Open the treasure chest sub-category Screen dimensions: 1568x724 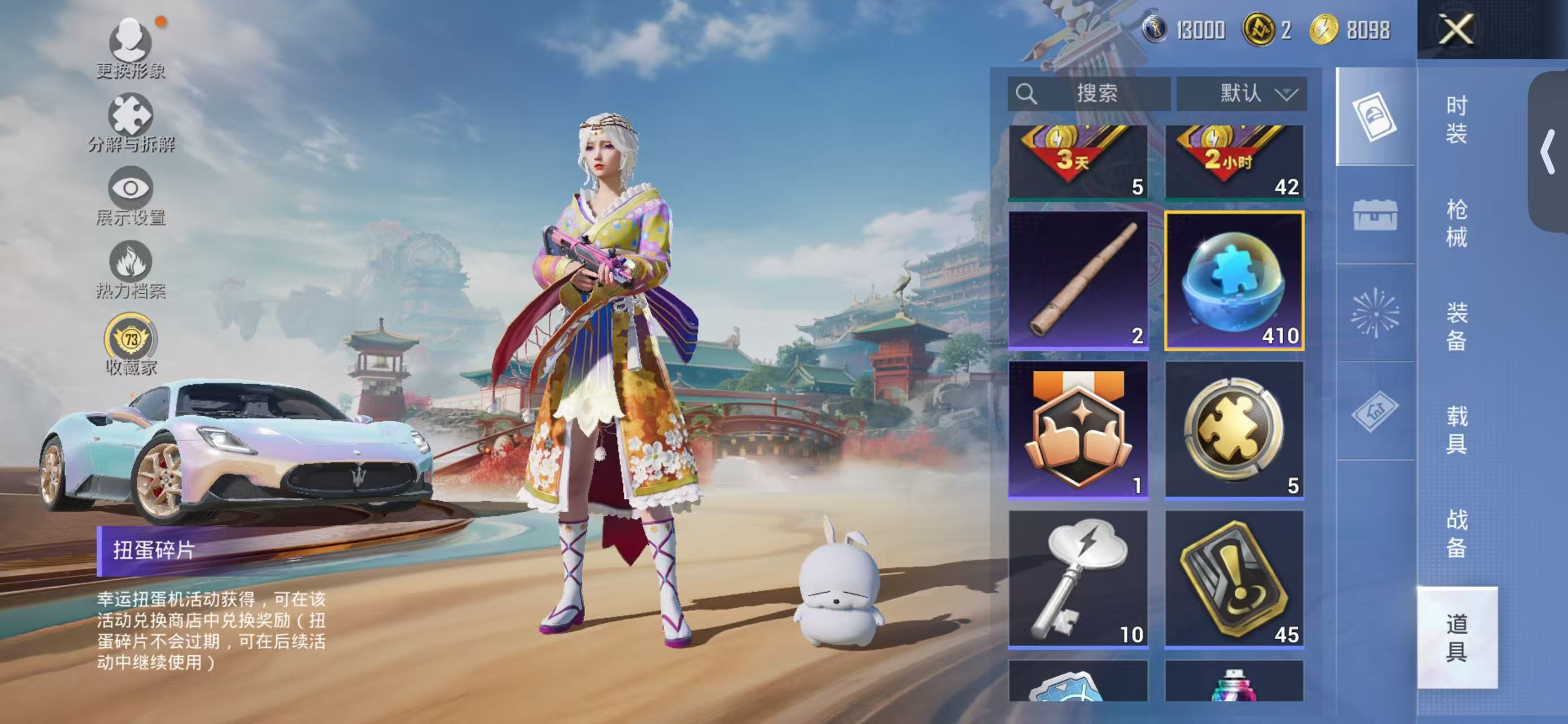point(1375,215)
